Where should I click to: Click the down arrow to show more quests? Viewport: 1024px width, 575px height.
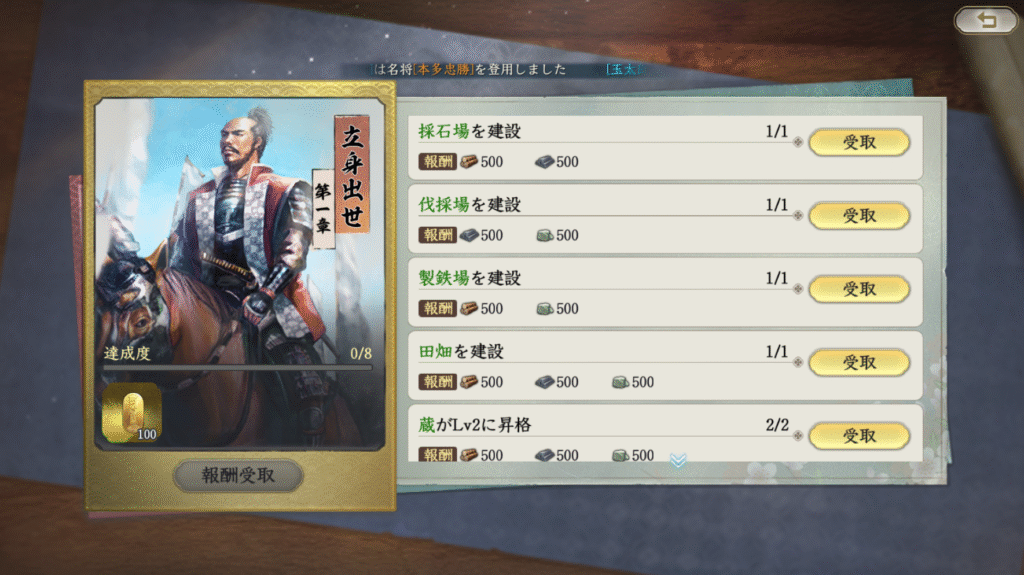[x=678, y=460]
